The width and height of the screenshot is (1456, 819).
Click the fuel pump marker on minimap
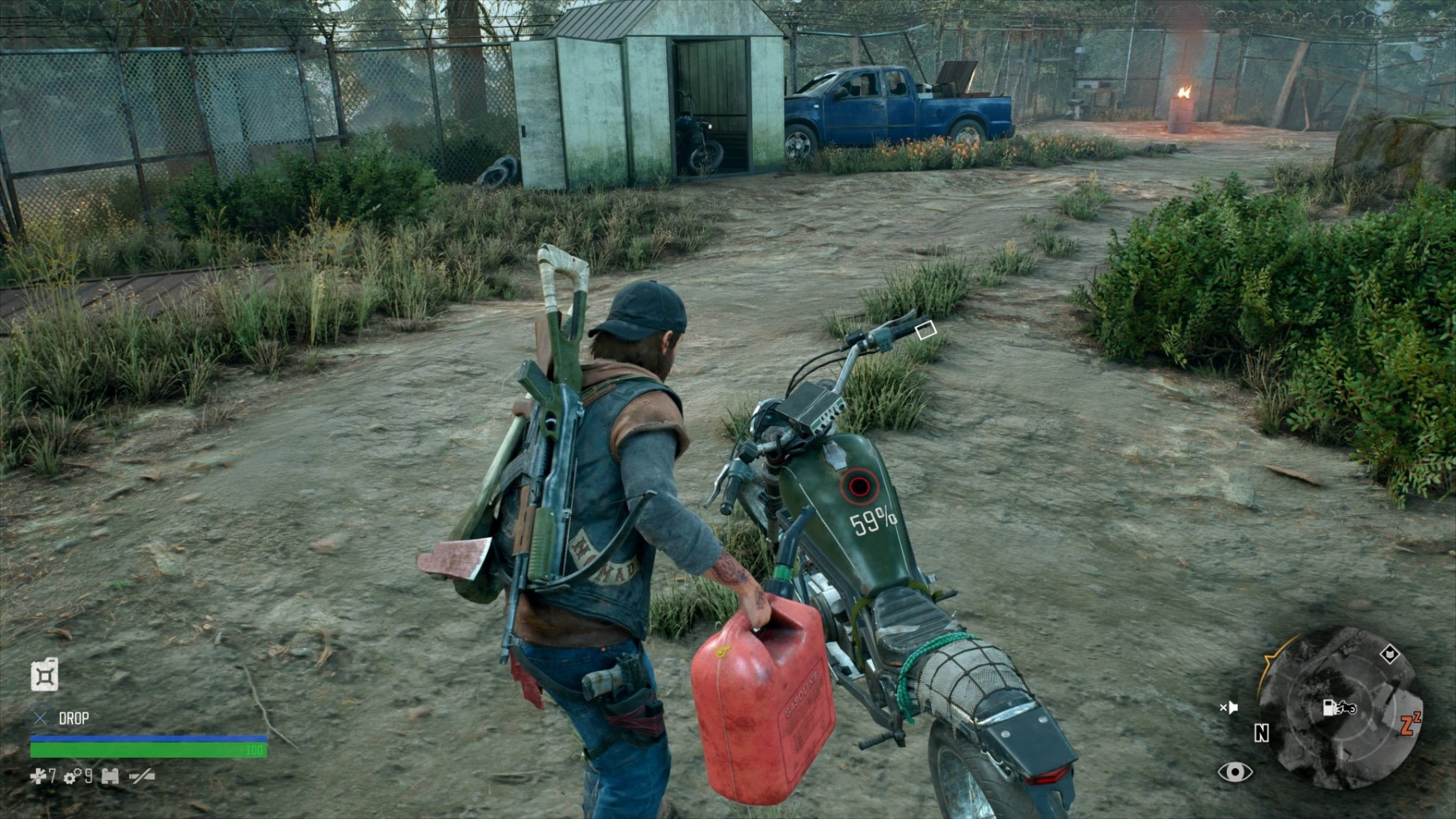coord(1337,708)
